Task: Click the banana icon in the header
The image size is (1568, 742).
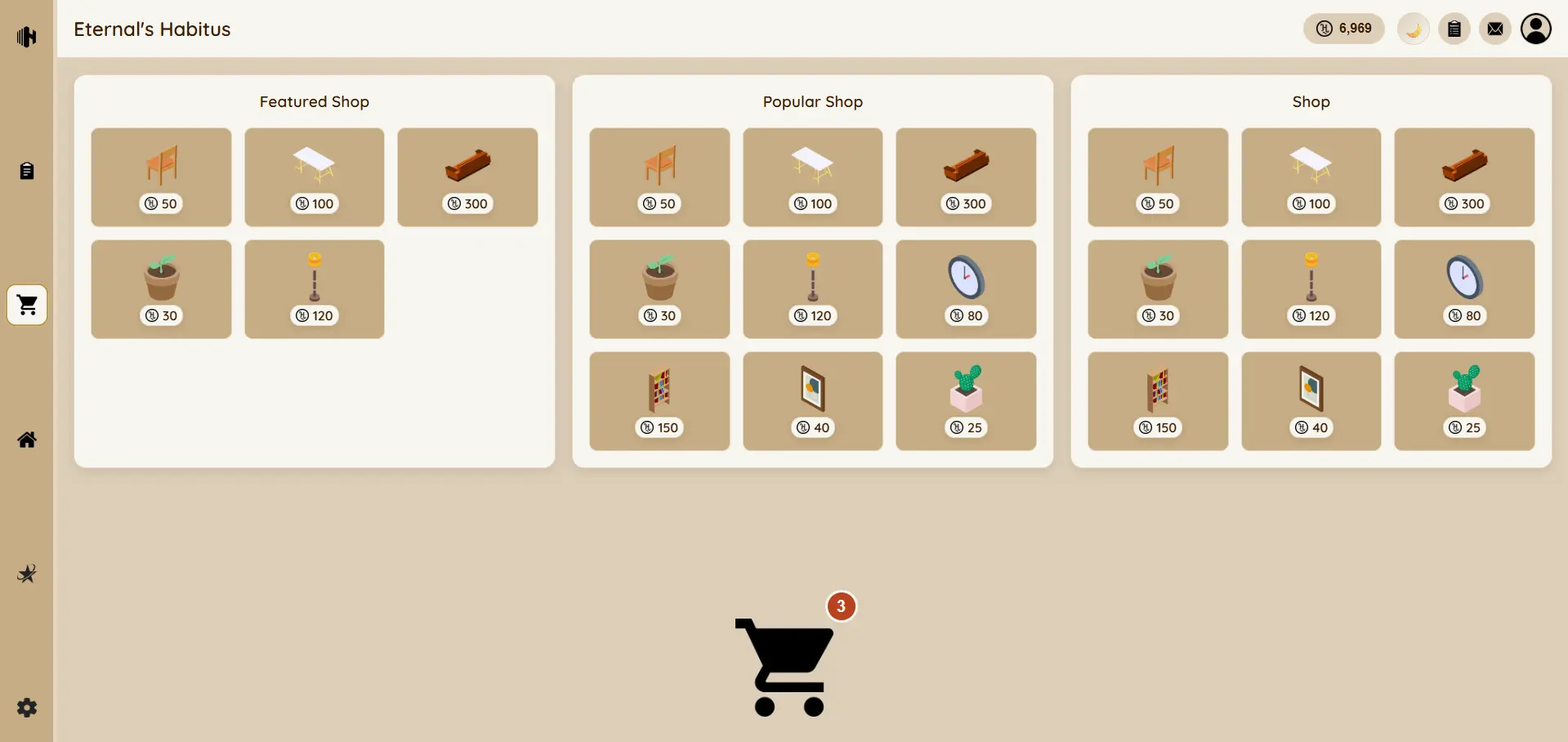Action: click(x=1414, y=29)
